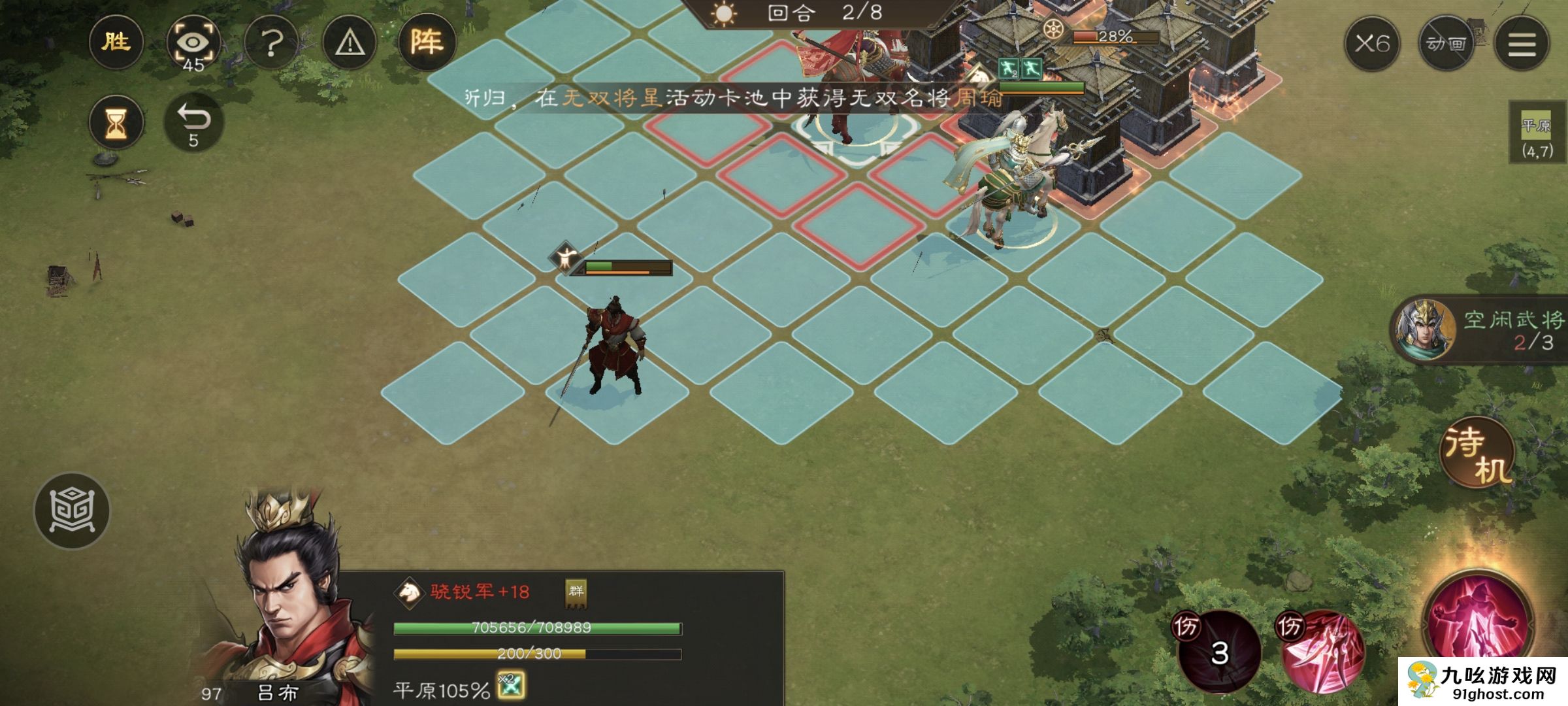Change the X6 battle speed
The image size is (1568, 706).
coord(1371,44)
